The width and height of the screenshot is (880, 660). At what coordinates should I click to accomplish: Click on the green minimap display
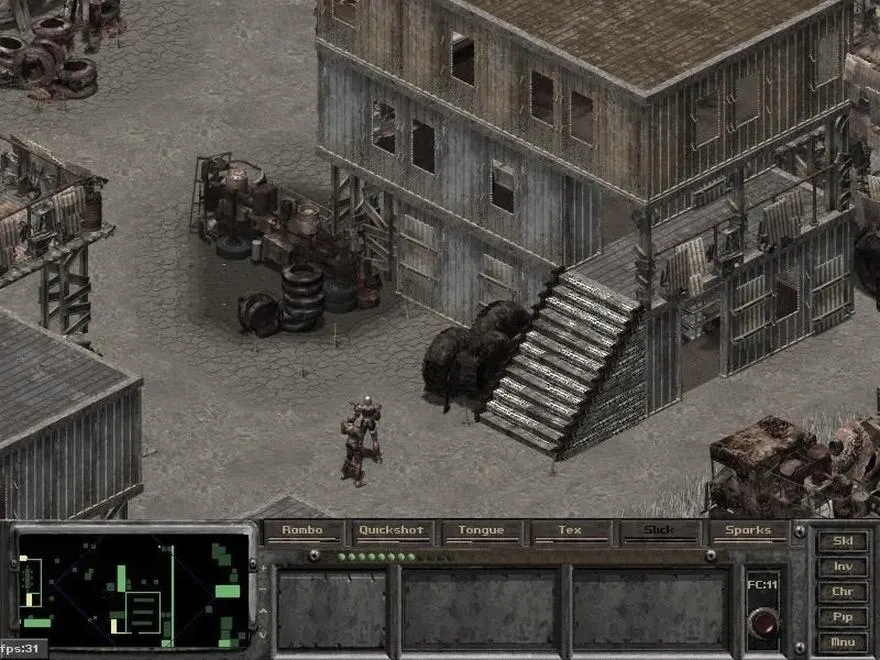[133, 590]
